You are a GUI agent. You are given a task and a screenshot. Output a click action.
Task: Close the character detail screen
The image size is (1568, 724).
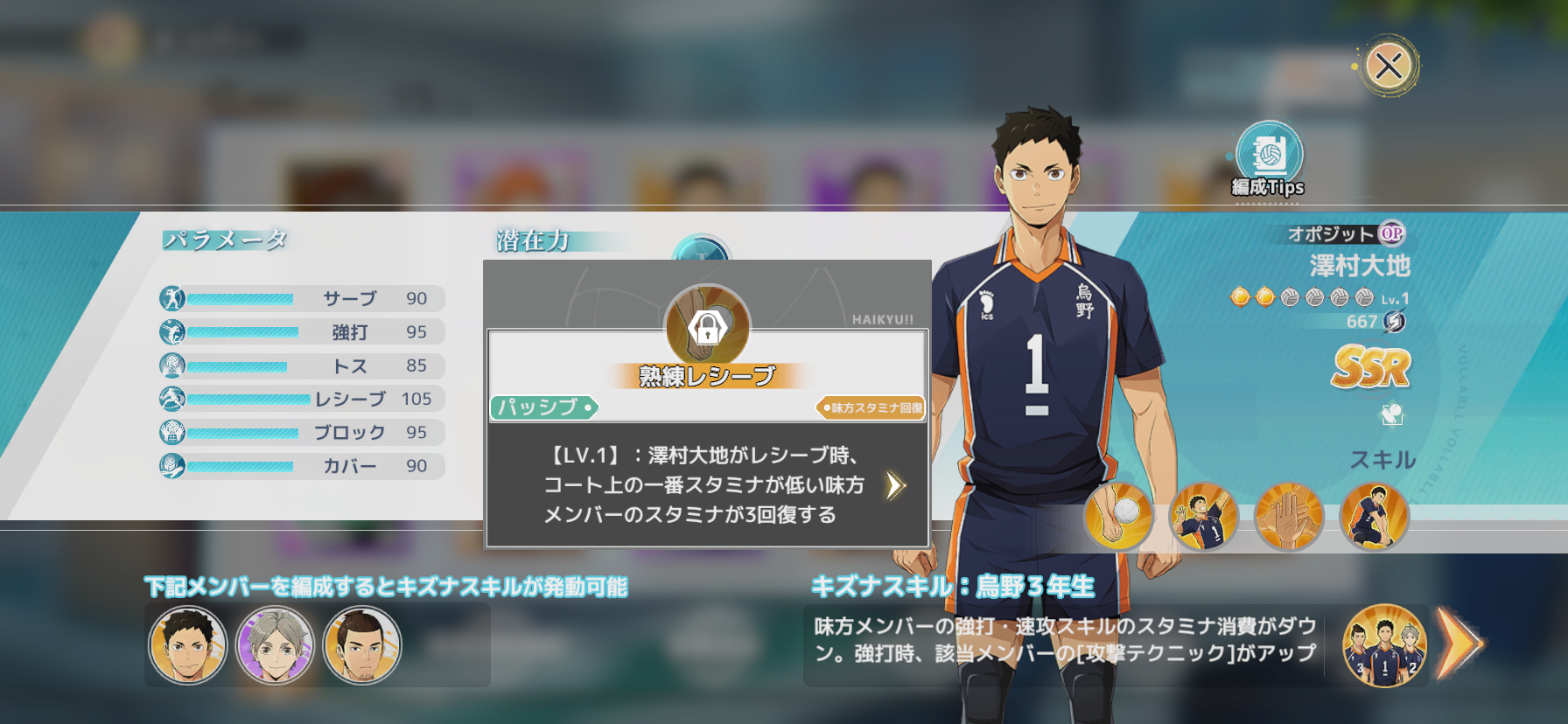tap(1389, 66)
